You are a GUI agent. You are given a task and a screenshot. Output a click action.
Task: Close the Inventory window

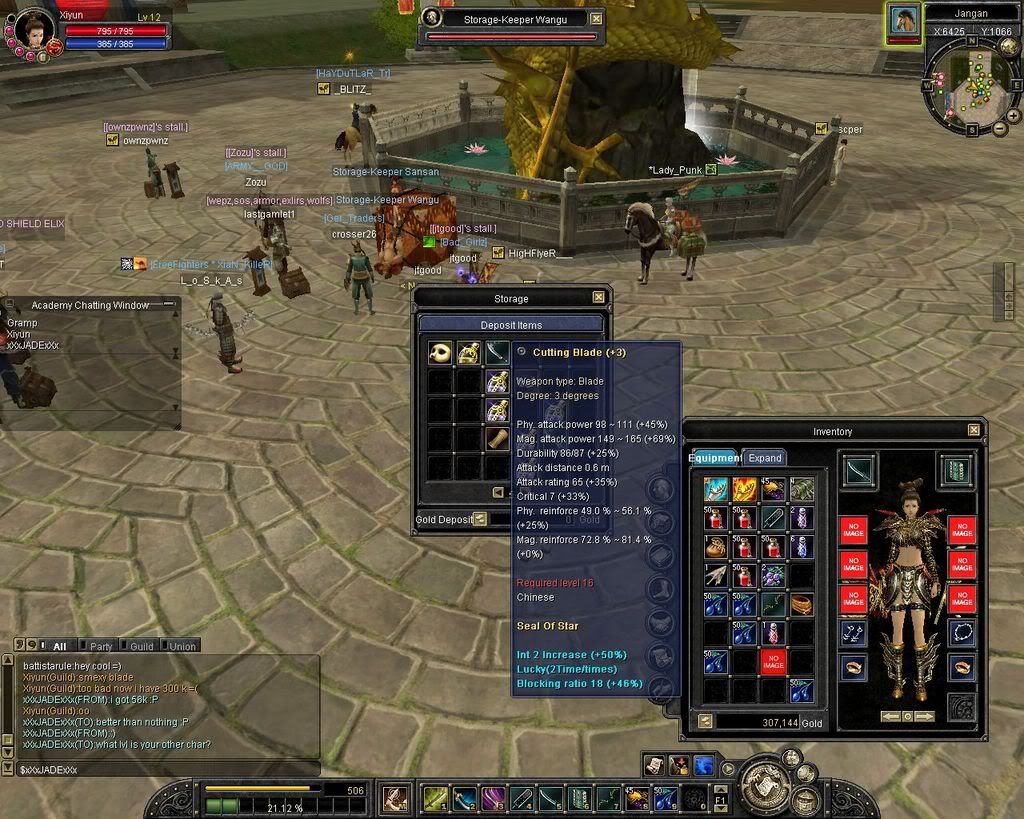[974, 430]
